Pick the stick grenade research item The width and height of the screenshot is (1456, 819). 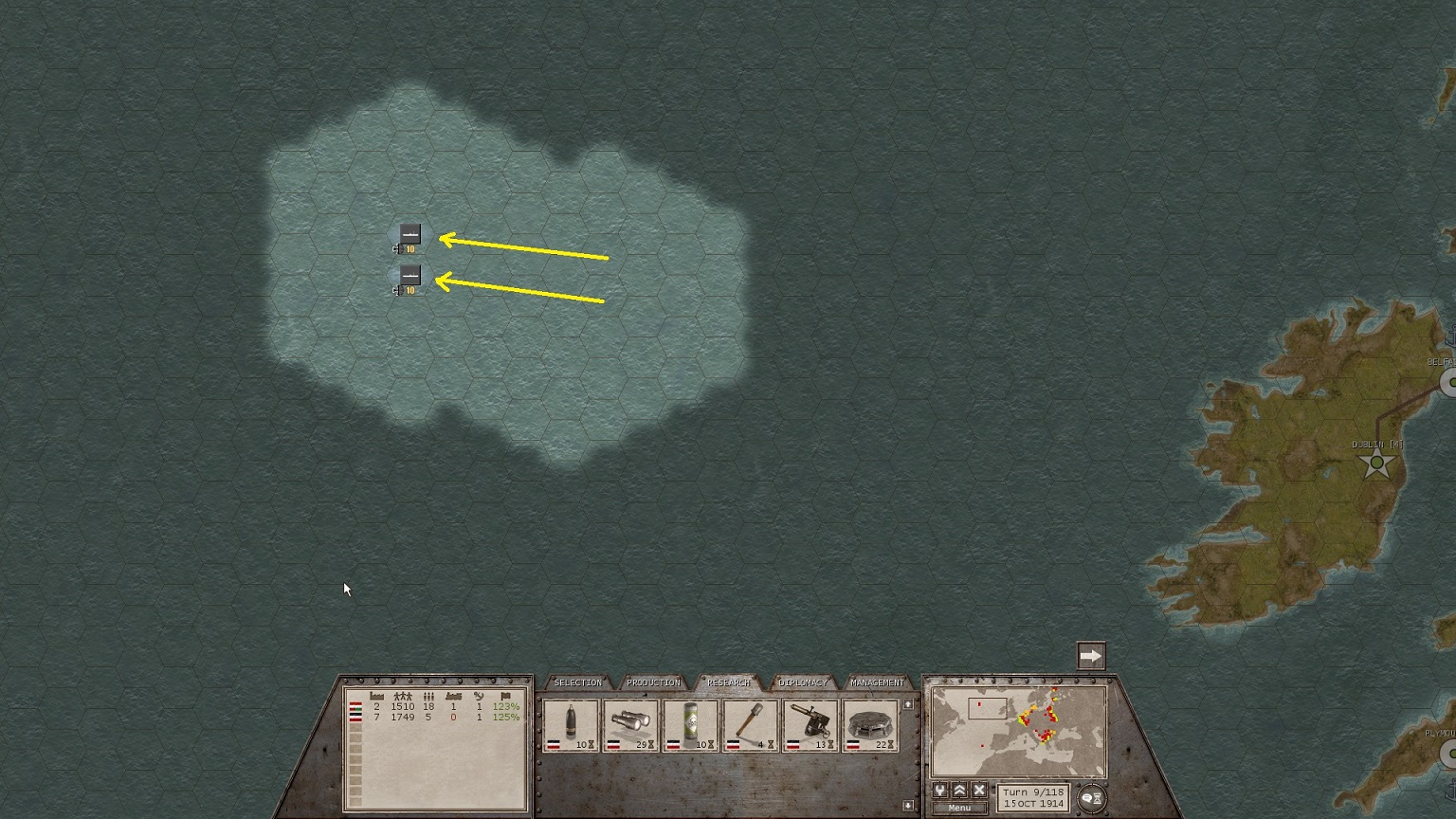point(750,726)
